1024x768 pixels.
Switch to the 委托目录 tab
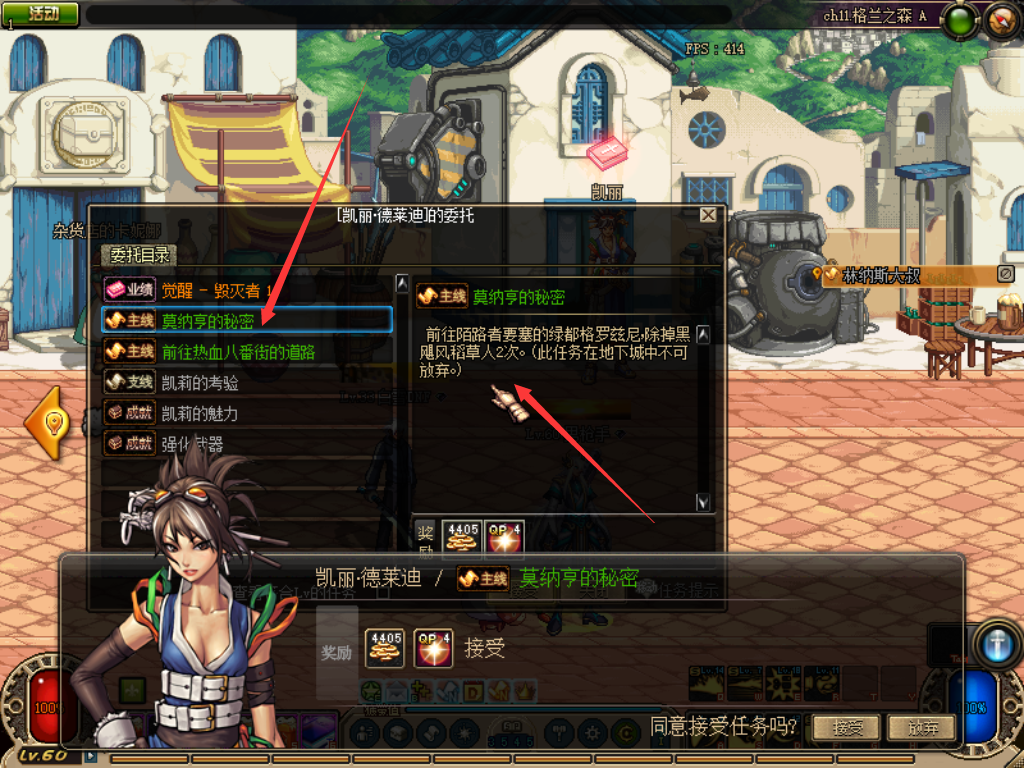141,256
